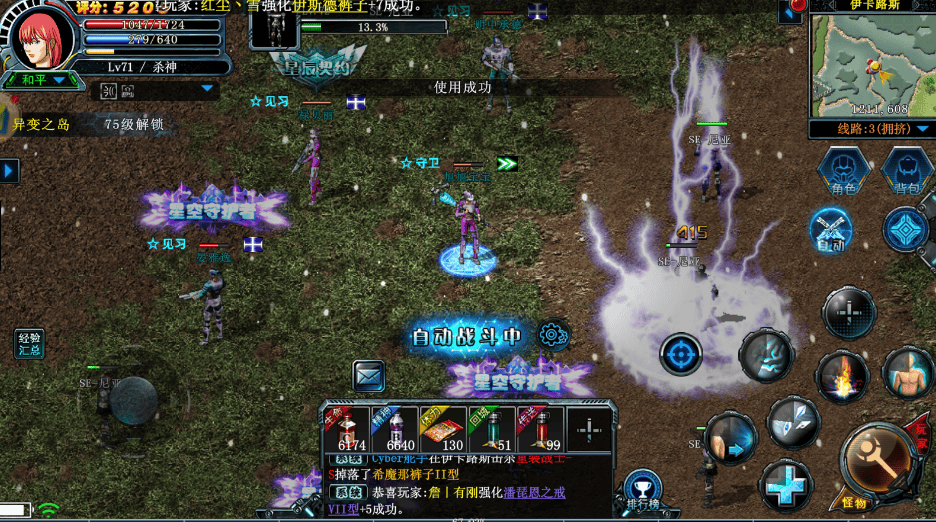This screenshot has height=522, width=936.
Task: Open the mail envelope icon
Action: 369,376
